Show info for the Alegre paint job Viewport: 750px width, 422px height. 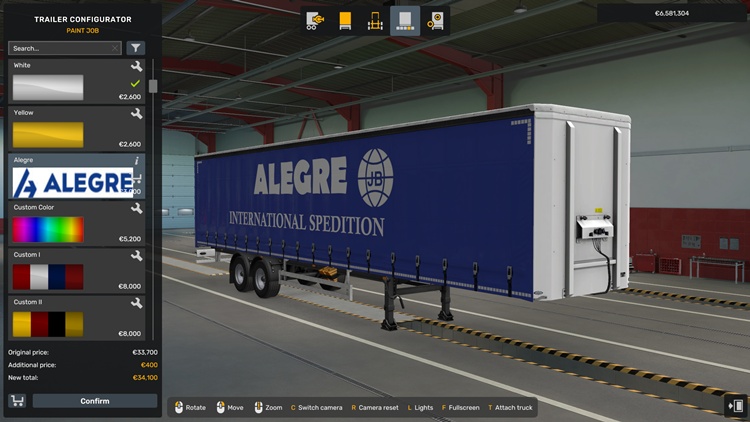pyautogui.click(x=137, y=160)
